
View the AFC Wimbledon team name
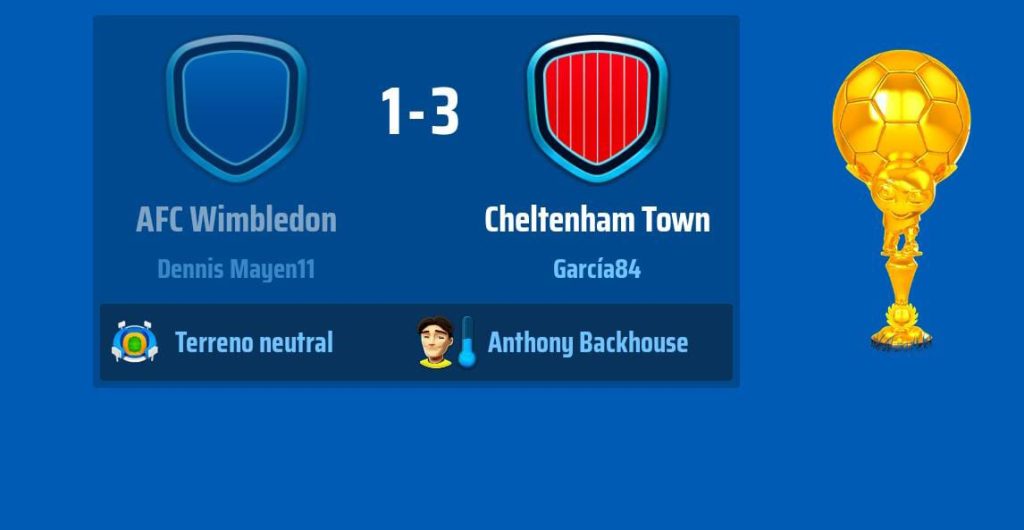point(236,220)
